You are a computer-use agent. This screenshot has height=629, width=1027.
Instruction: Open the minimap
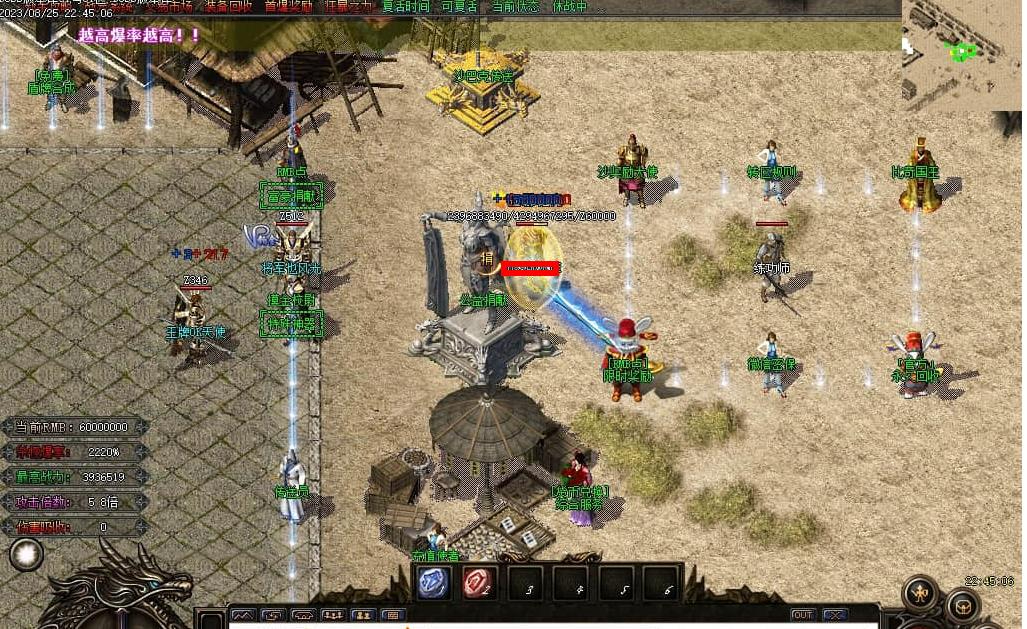pos(961,50)
